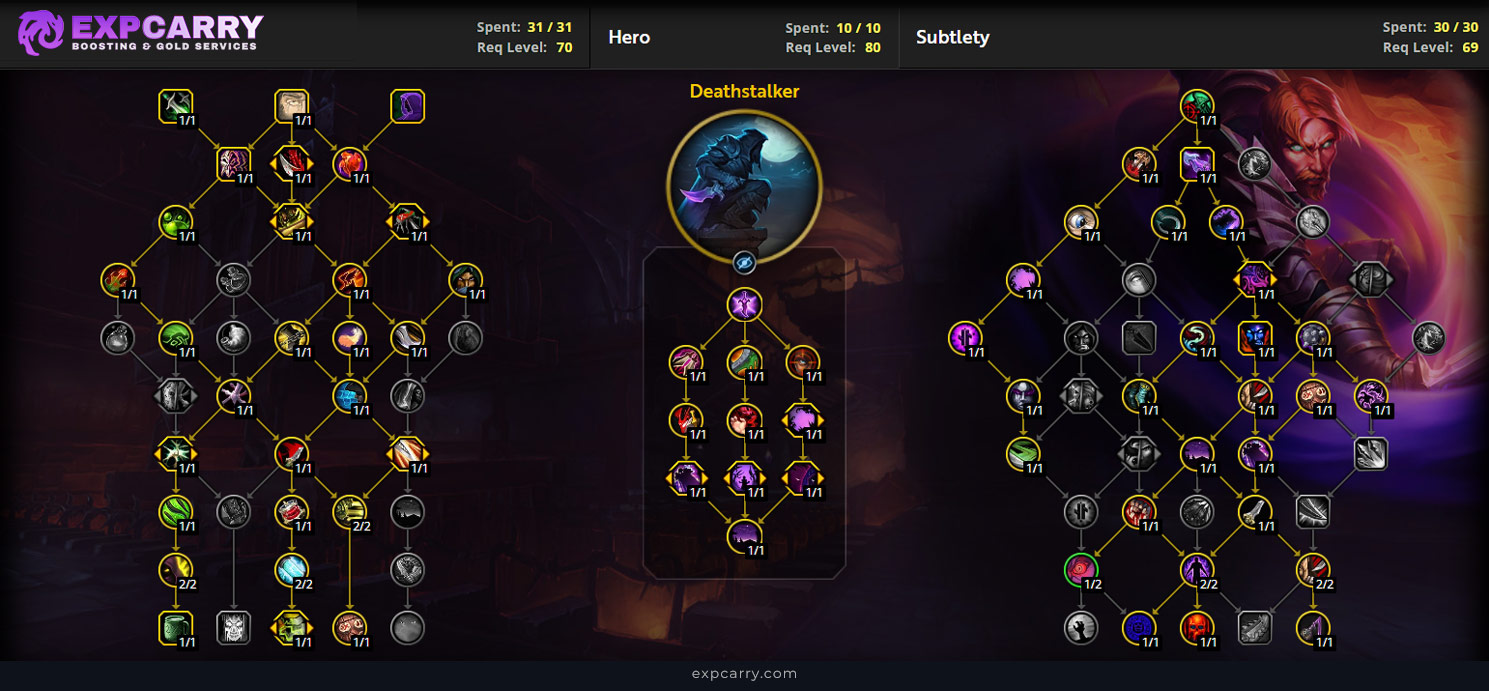The image size is (1489, 691).
Task: Click the blue face square talent
Action: pos(1254,338)
